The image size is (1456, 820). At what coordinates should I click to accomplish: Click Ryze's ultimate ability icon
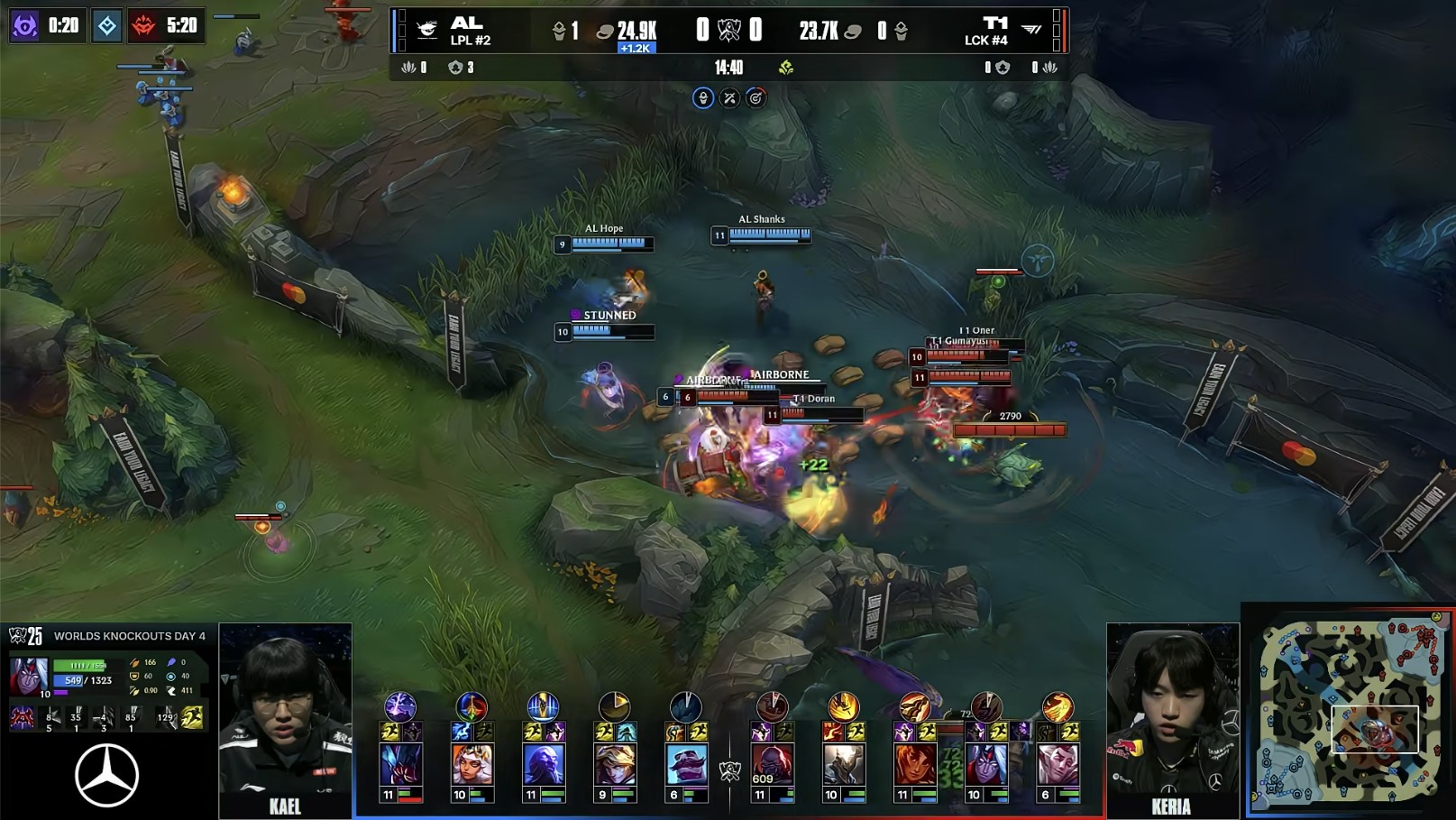click(x=543, y=706)
